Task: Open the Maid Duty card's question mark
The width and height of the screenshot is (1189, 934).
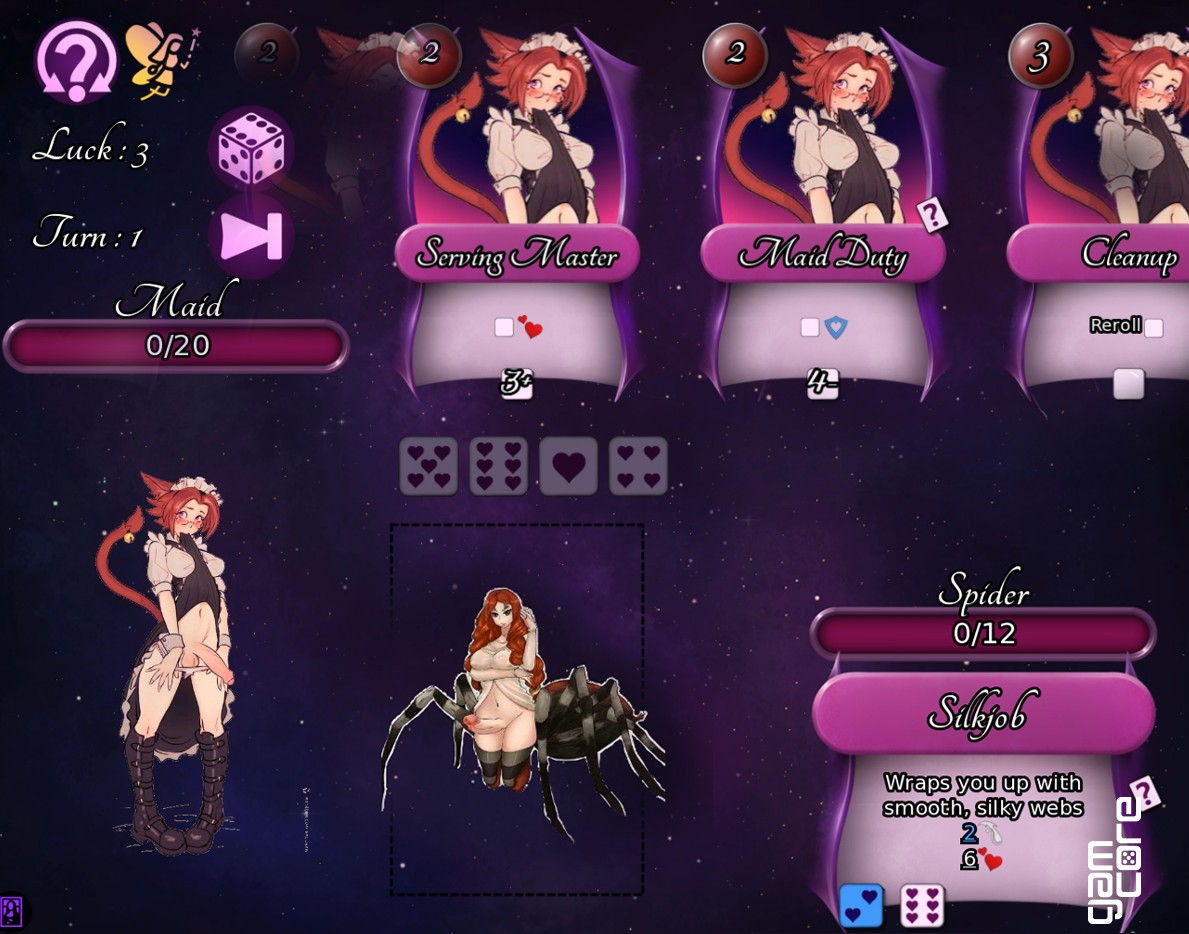Action: [x=933, y=213]
